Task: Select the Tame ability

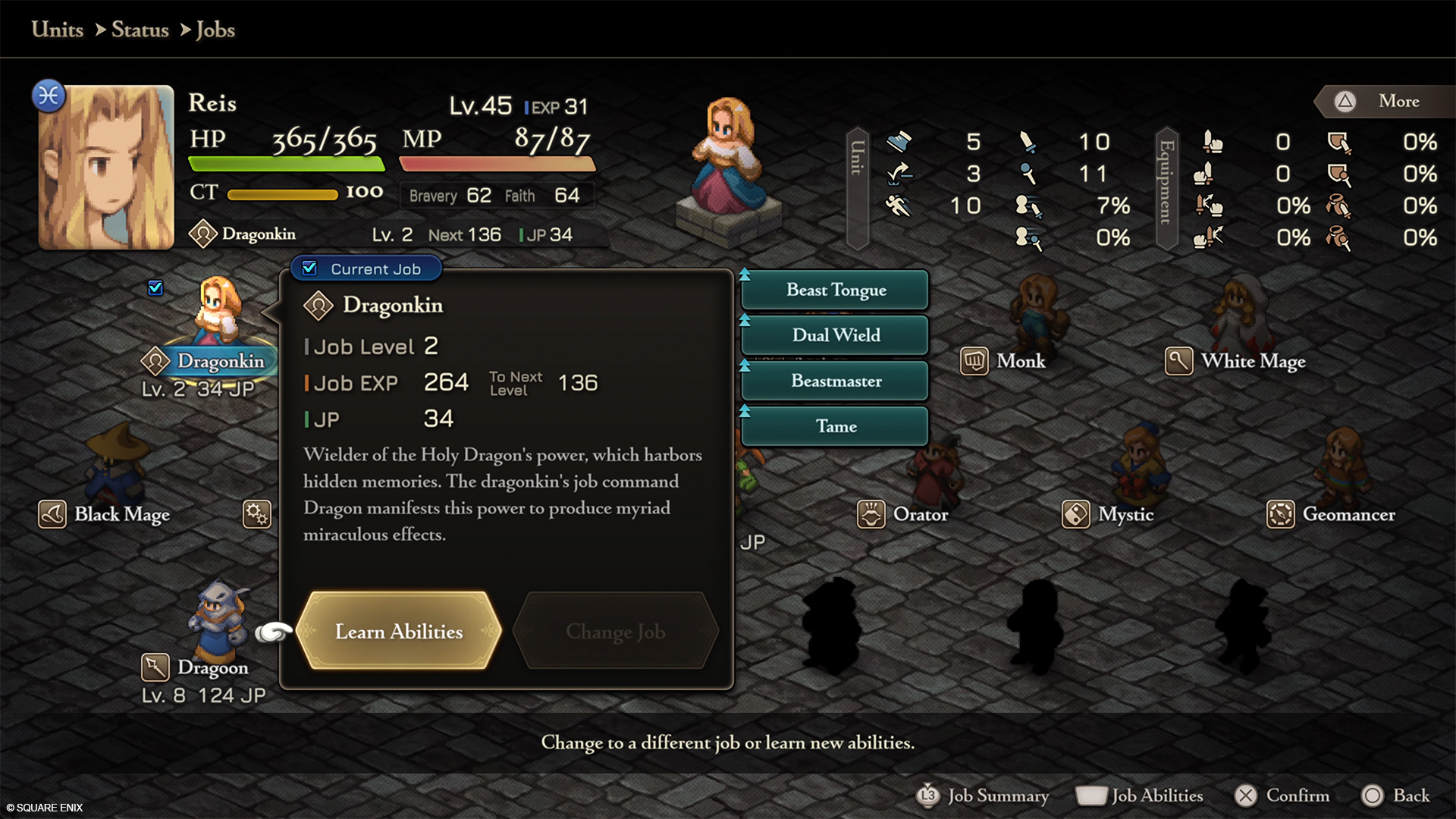Action: point(834,426)
